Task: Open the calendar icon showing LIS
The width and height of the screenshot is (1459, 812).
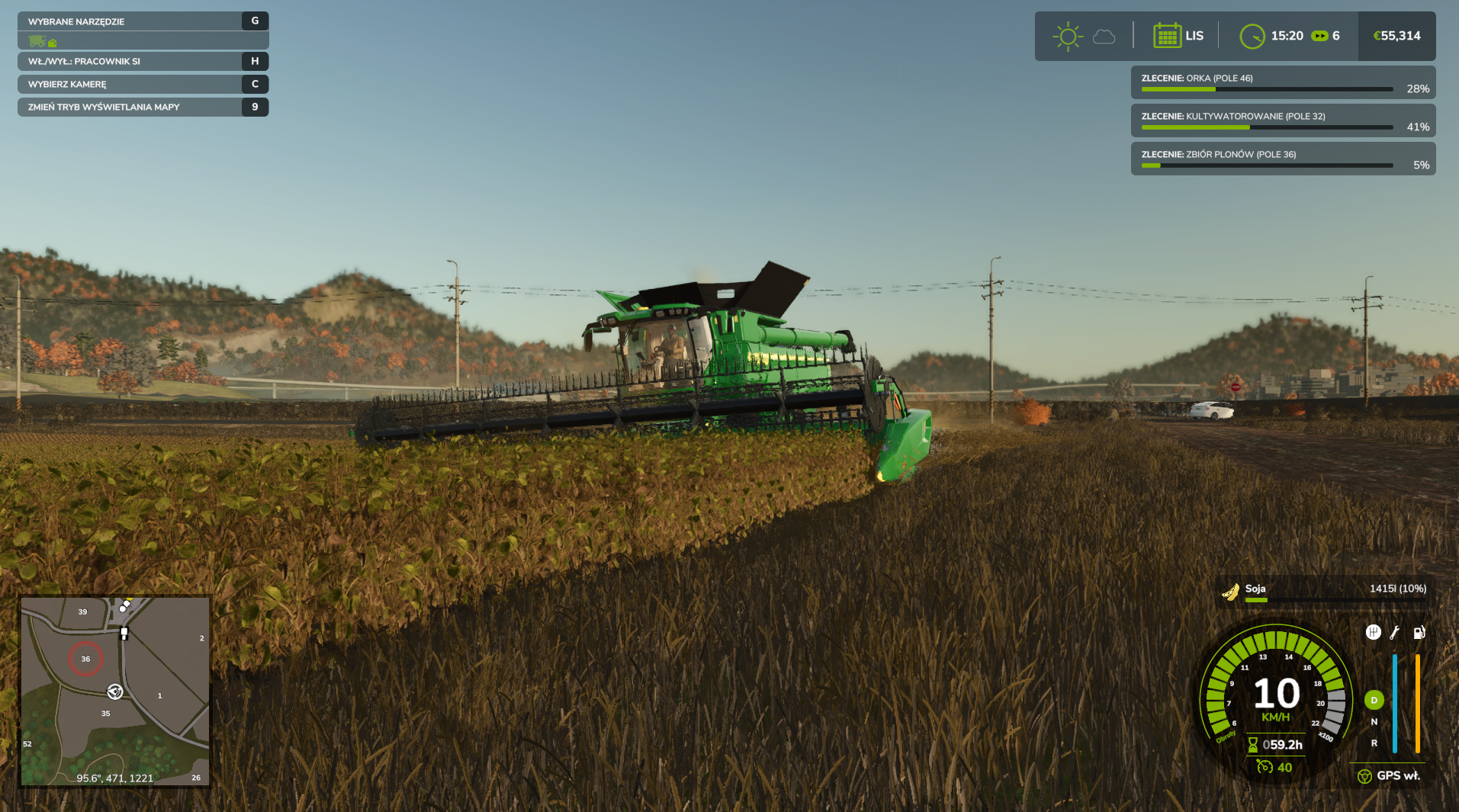Action: click(x=1167, y=36)
